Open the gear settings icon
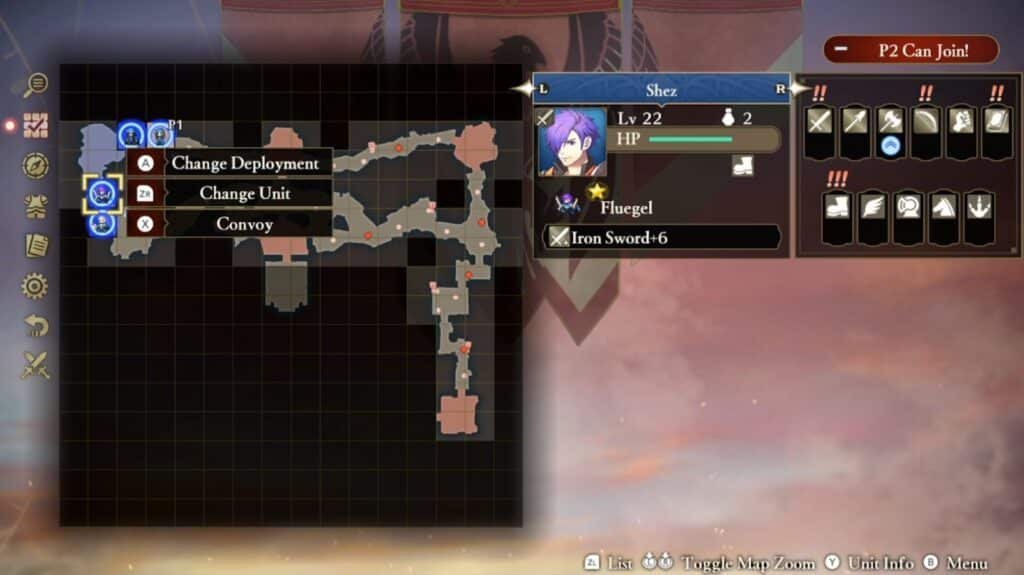The height and width of the screenshot is (575, 1024). [x=36, y=287]
